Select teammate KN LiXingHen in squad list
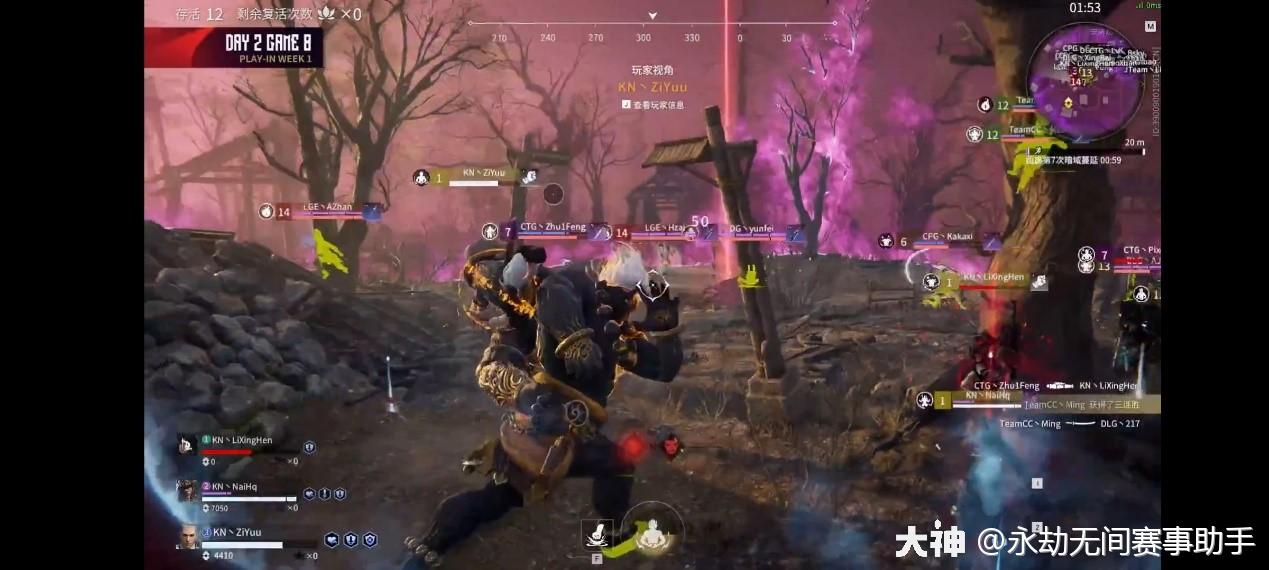1269x570 pixels. pos(241,441)
